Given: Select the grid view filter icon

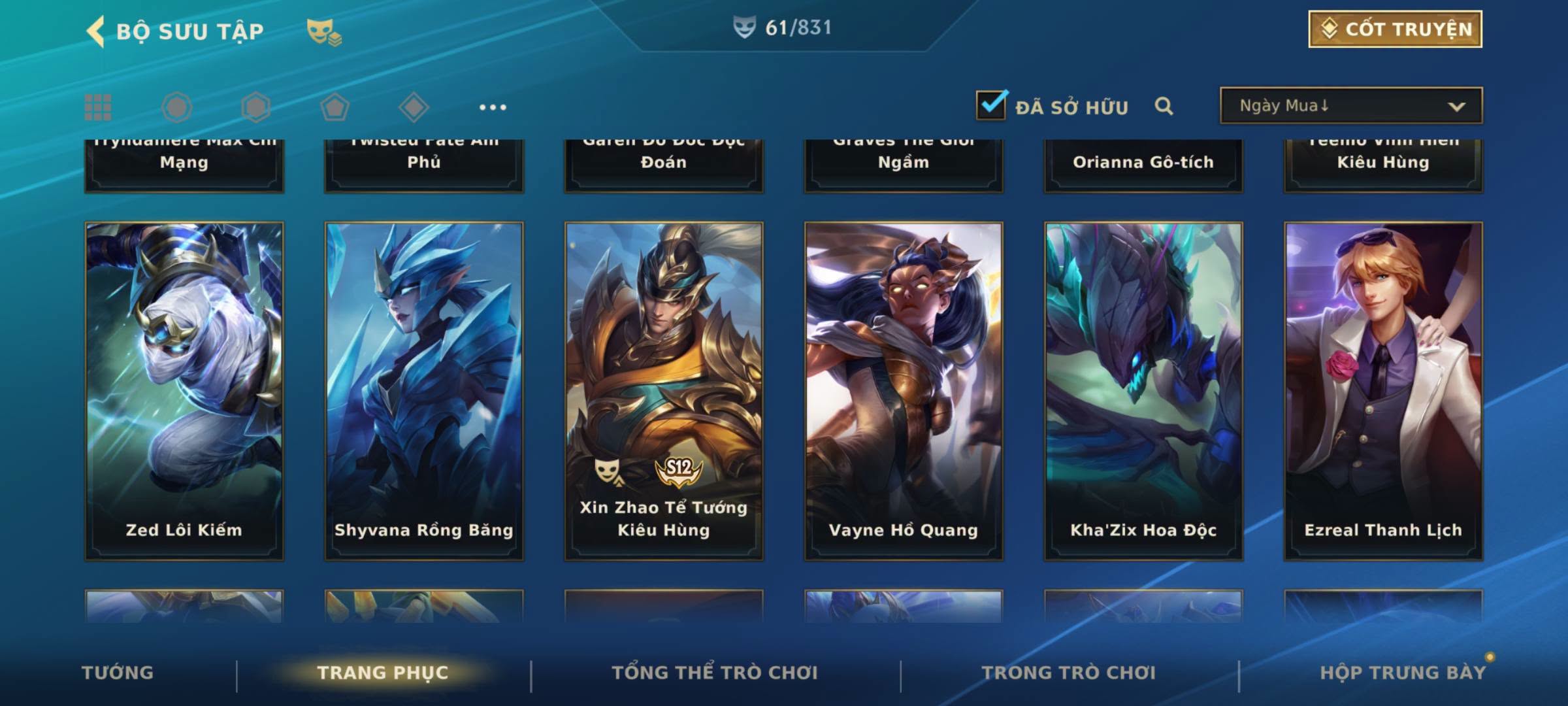Looking at the screenshot, I should 98,107.
